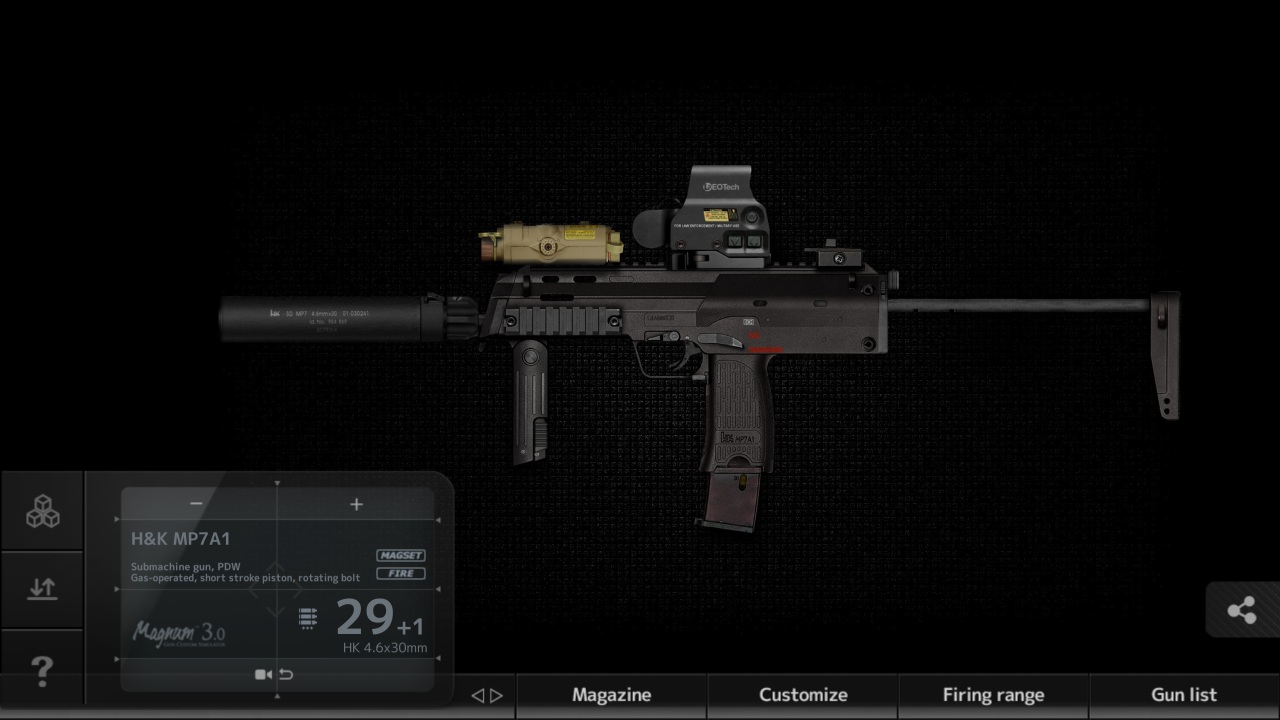The height and width of the screenshot is (720, 1280).
Task: Open the Customize menu
Action: coord(803,695)
